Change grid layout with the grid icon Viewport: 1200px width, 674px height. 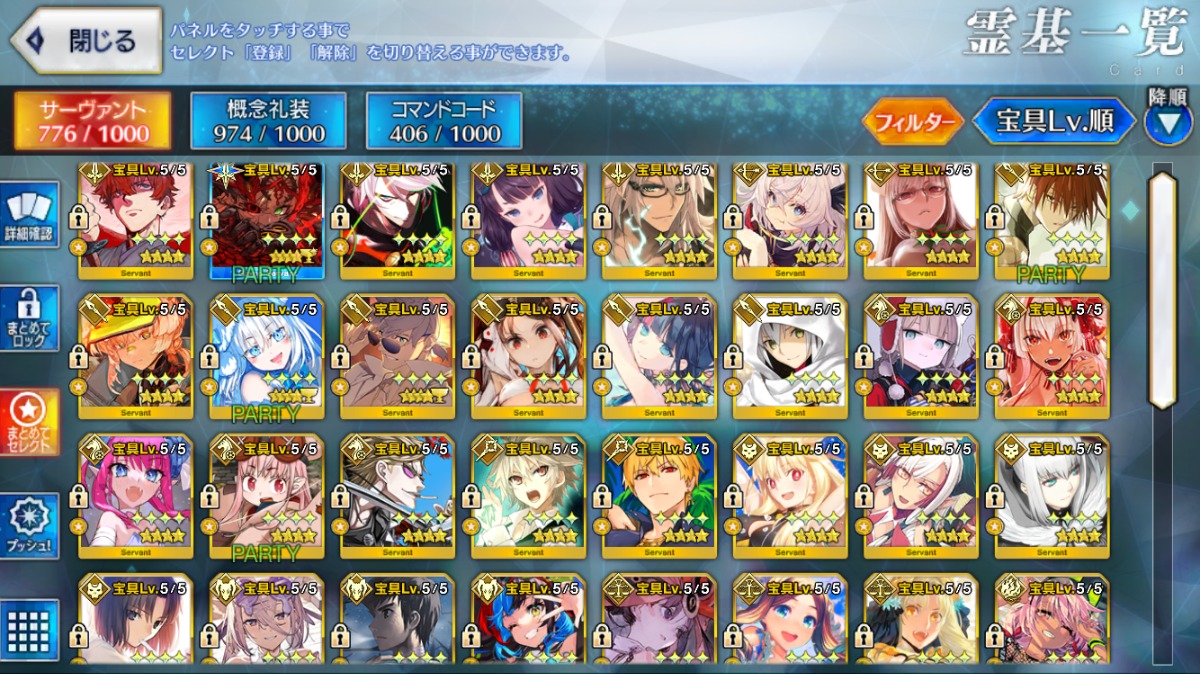(x=32, y=630)
